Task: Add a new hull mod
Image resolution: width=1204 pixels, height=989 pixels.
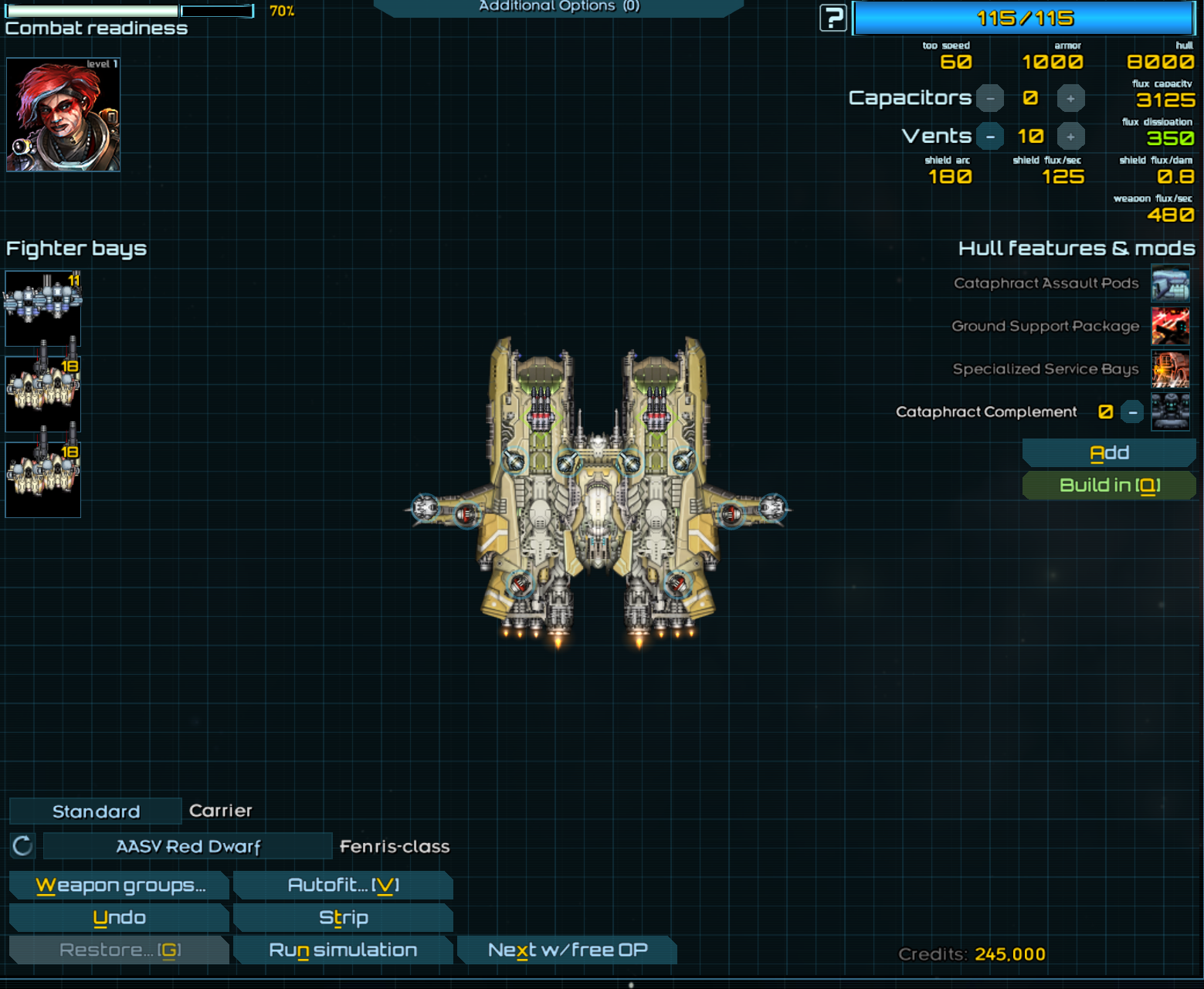Action: pos(1108,453)
